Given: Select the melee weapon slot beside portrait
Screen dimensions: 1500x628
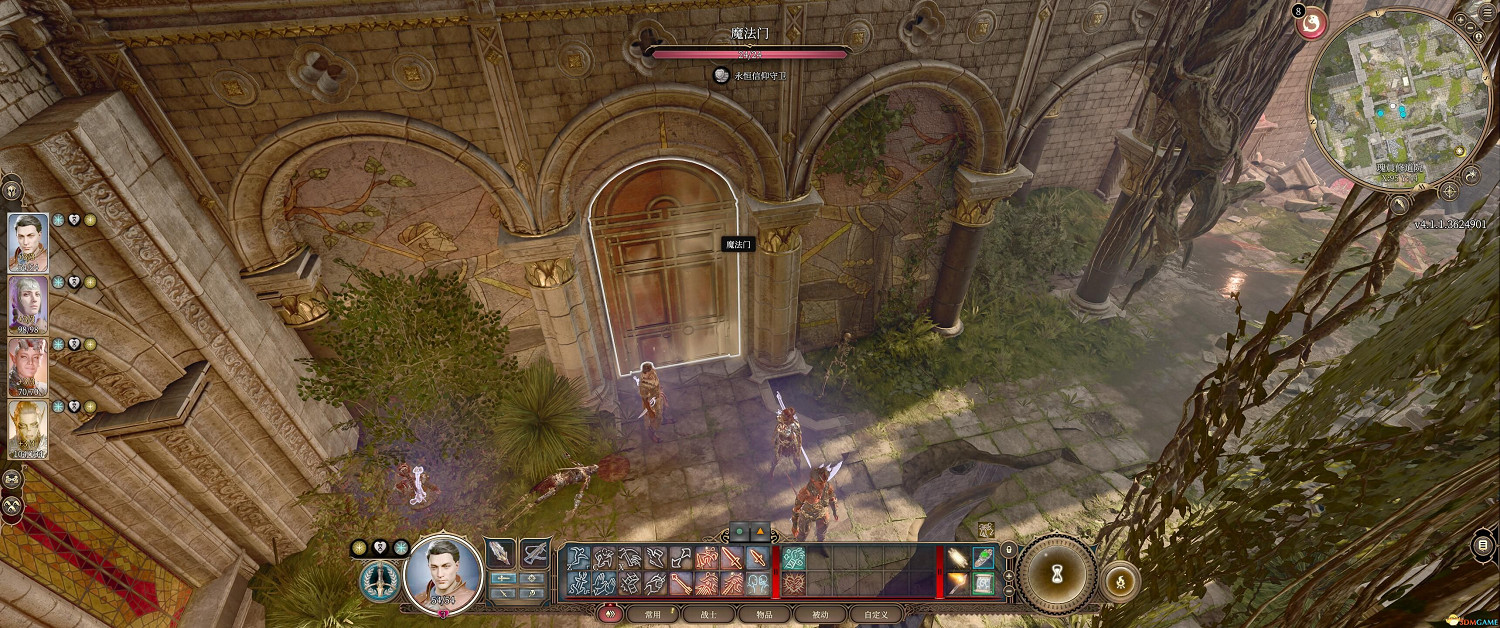Looking at the screenshot, I should 500,555.
